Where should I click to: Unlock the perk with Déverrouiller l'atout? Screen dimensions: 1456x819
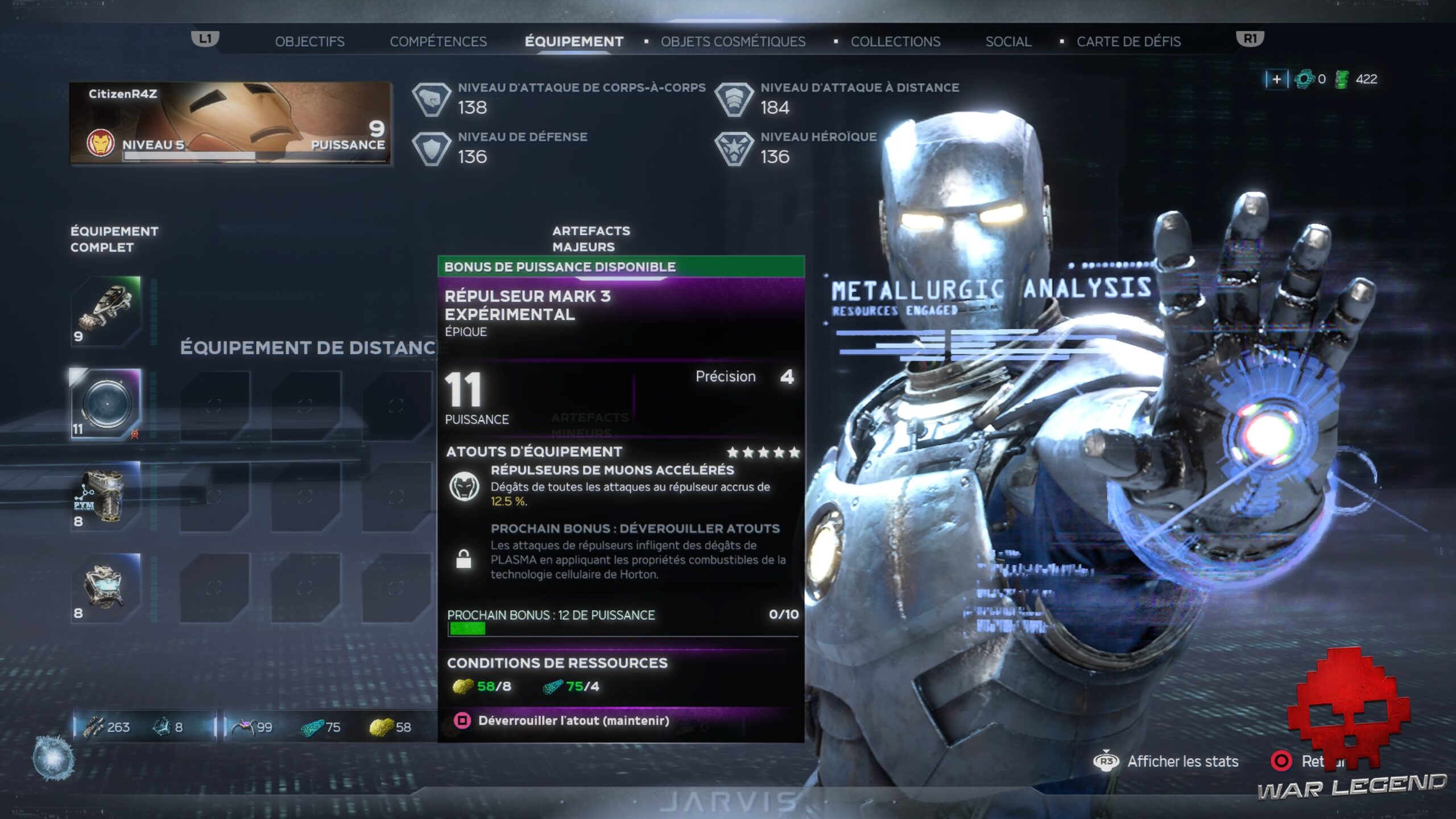click(x=573, y=721)
